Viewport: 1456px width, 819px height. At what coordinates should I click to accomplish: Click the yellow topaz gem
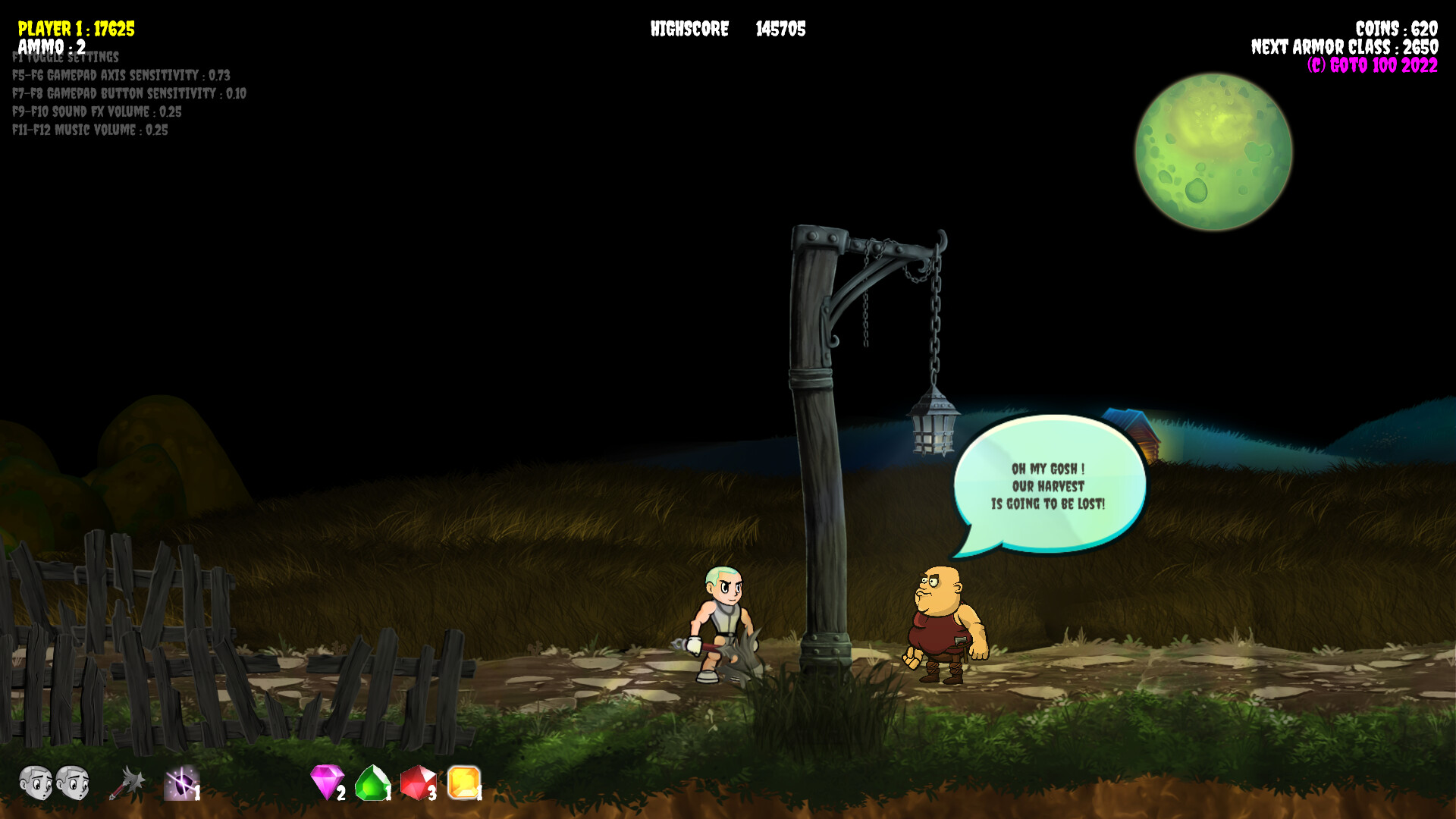click(463, 782)
